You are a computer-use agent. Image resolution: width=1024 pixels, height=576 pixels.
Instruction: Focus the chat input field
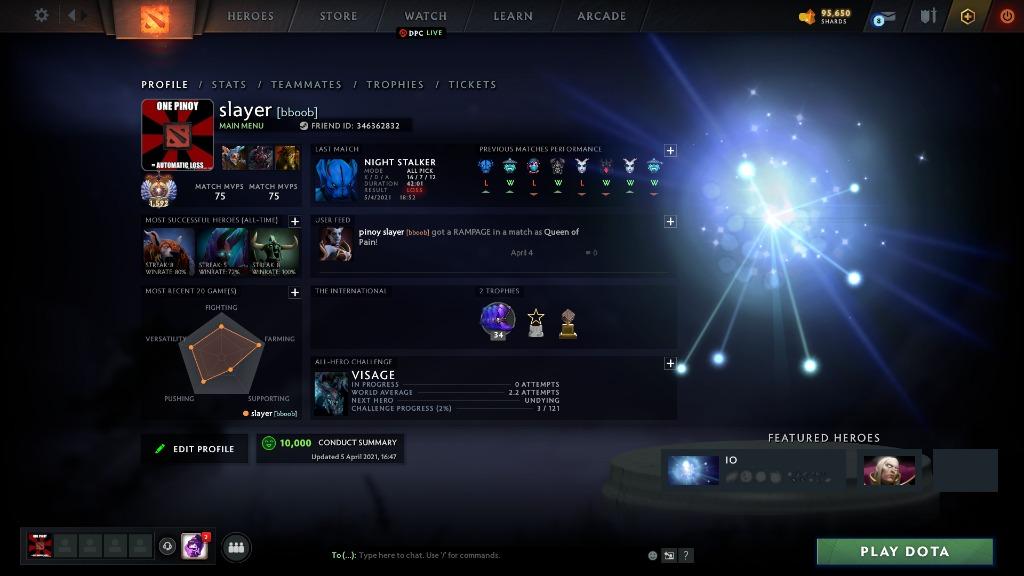tap(480, 555)
